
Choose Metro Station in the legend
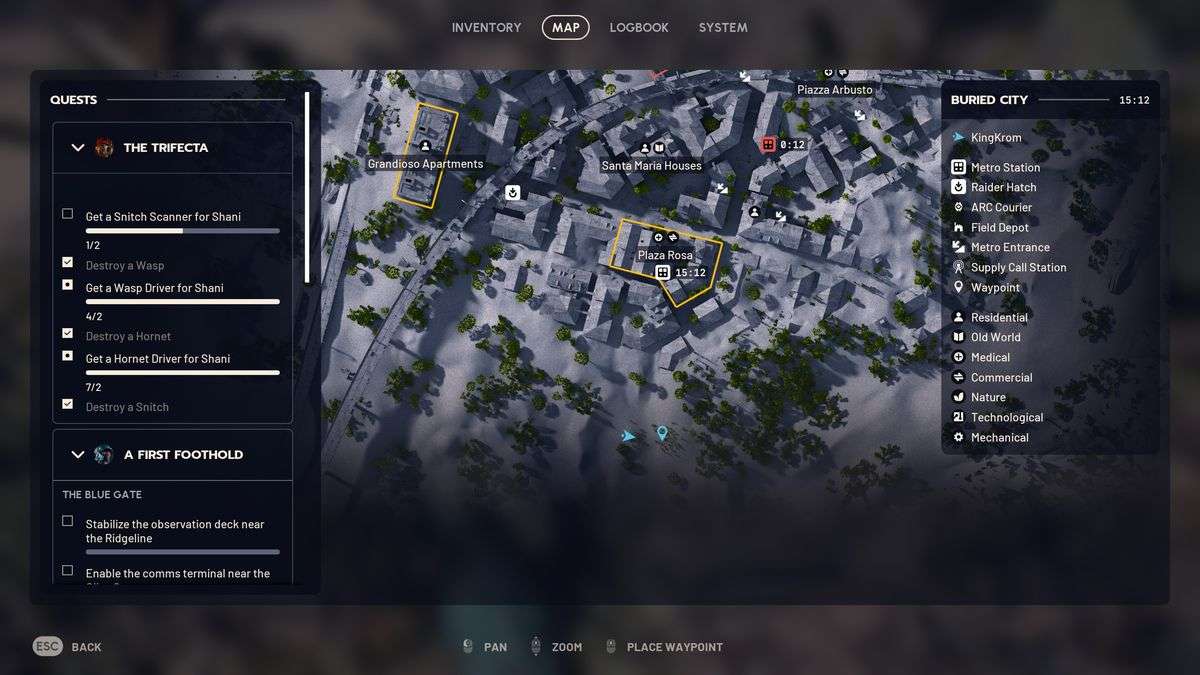click(x=1005, y=168)
